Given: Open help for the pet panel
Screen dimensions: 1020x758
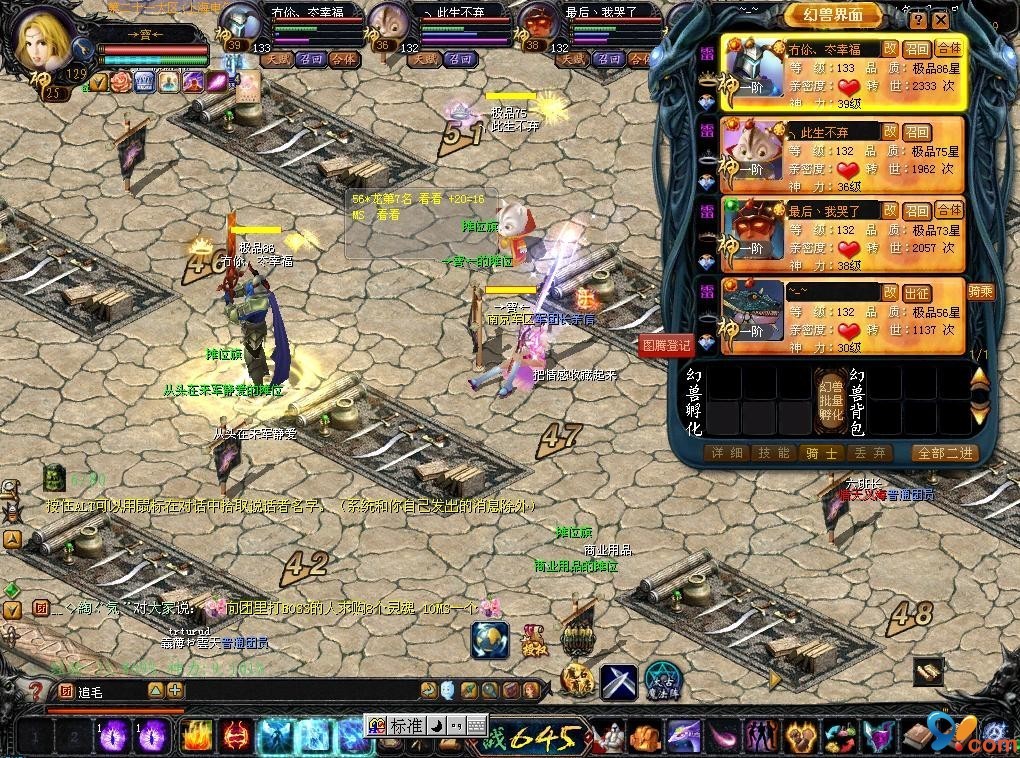Looking at the screenshot, I should point(919,19).
